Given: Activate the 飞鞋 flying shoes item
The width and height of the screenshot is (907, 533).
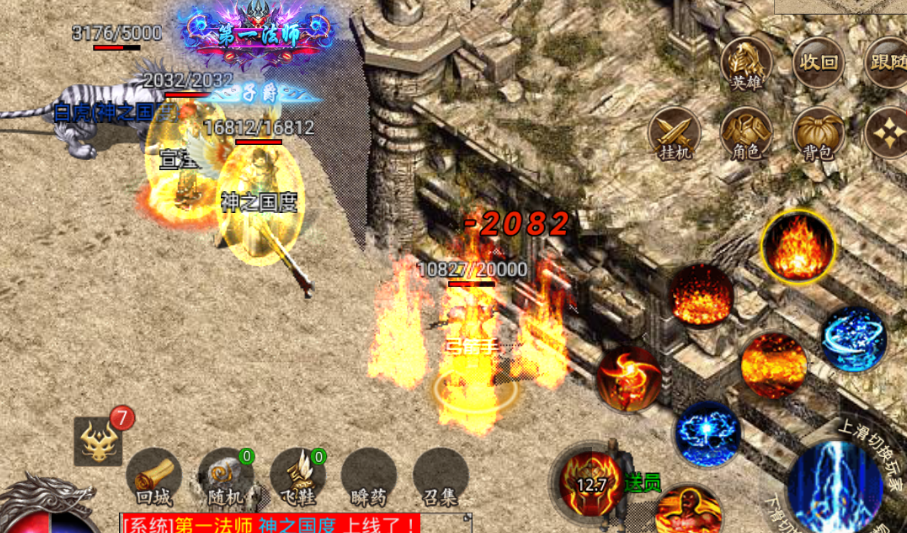Looking at the screenshot, I should 298,475.
